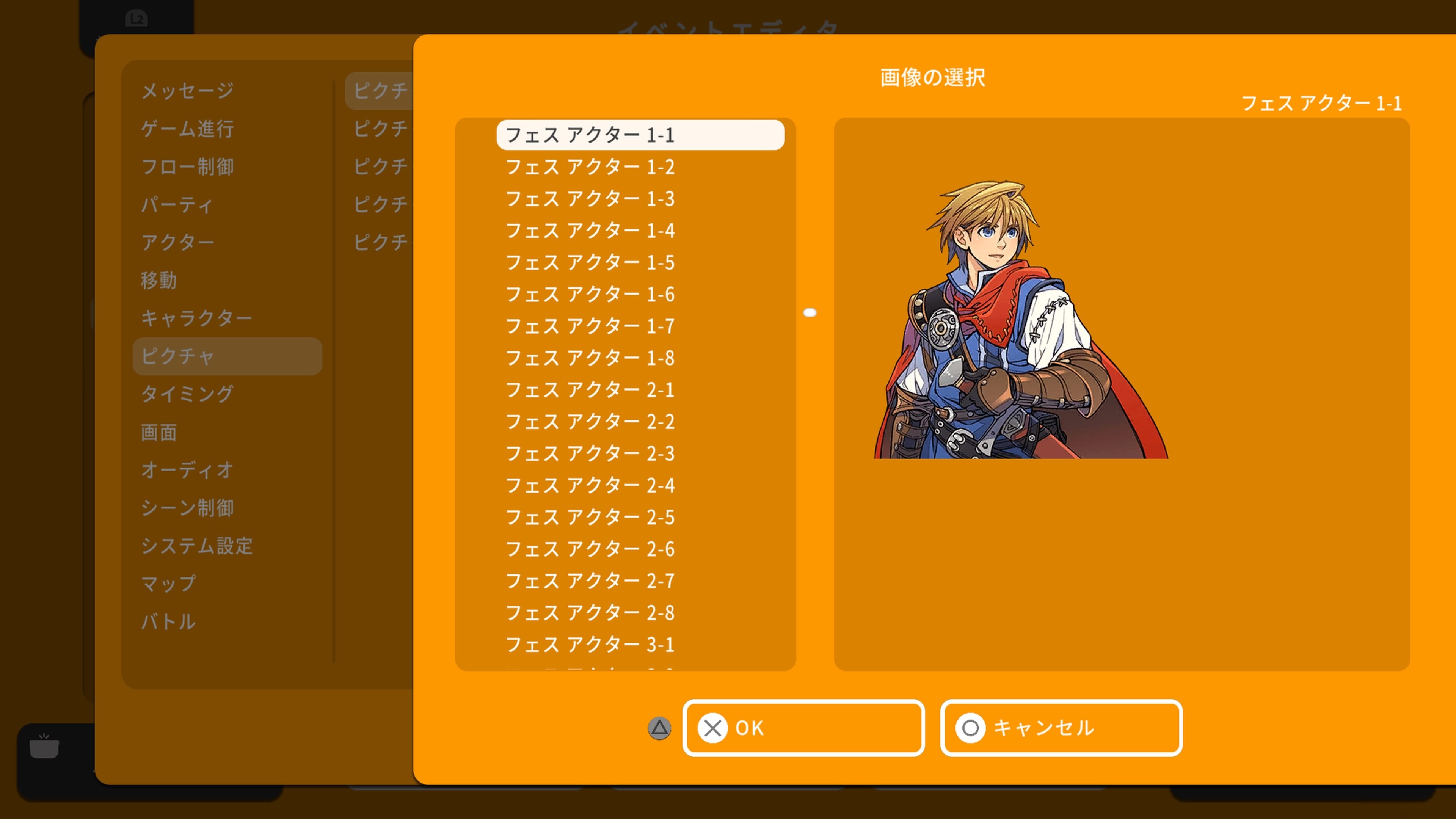The image size is (1456, 819).
Task: Select the フェス アクター 2-5 image entry
Action: (590, 517)
